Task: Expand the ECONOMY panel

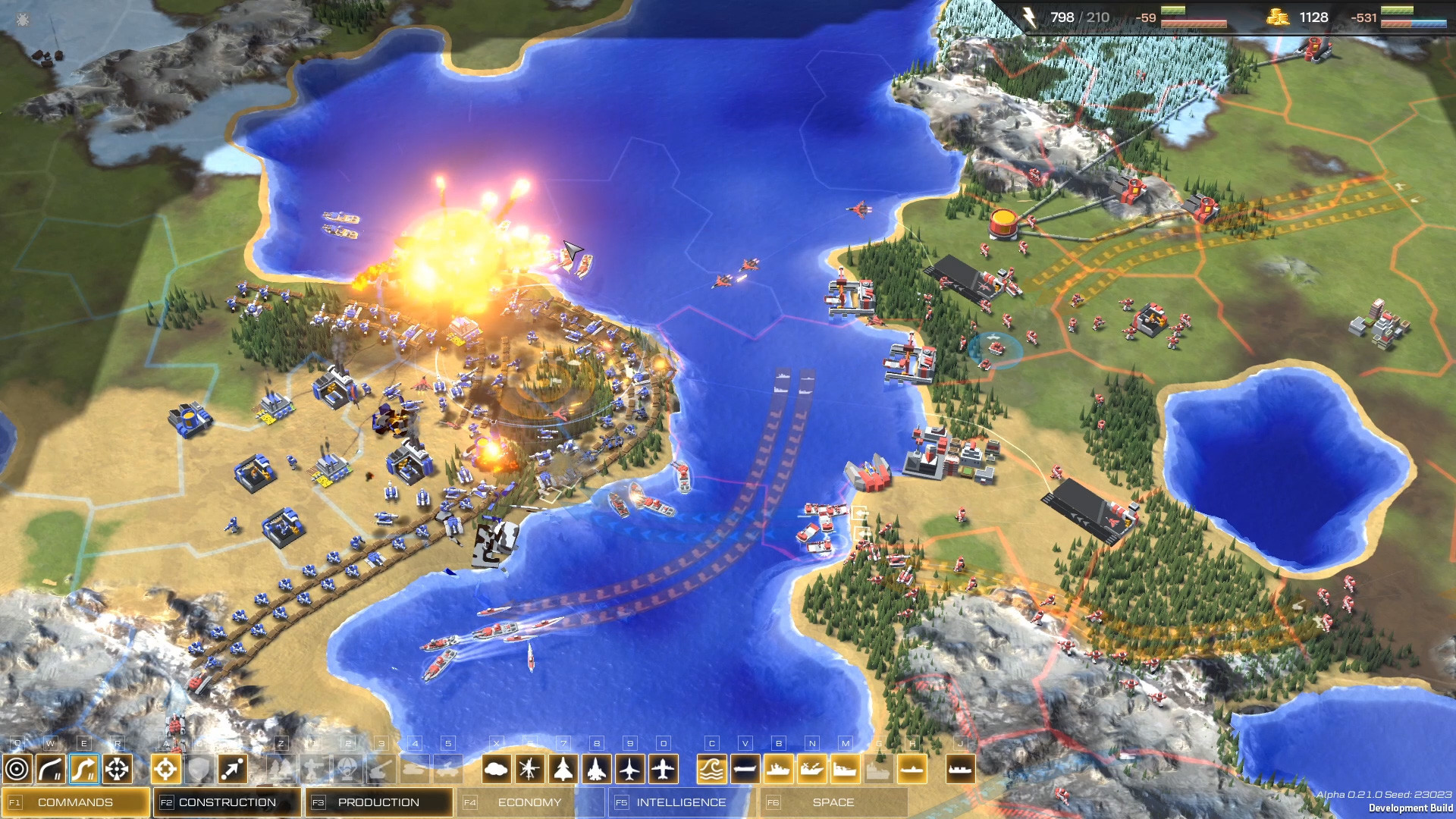Action: 529,802
